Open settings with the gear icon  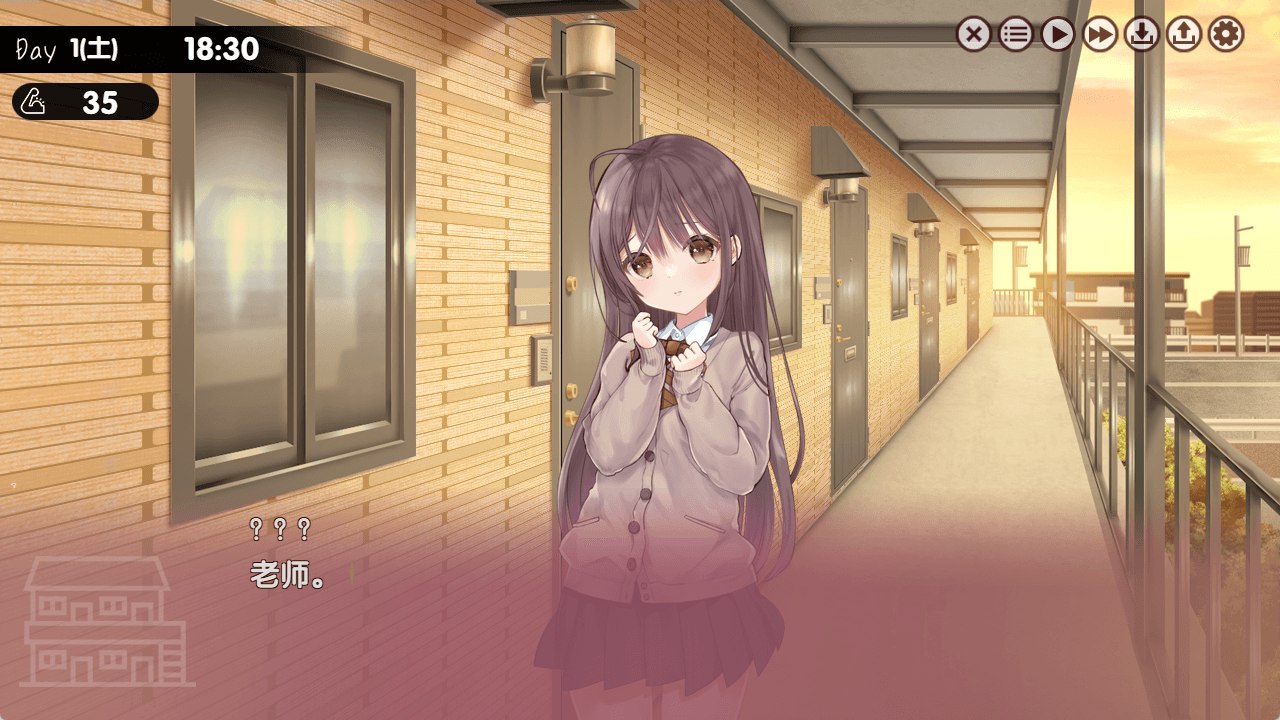pyautogui.click(x=1226, y=35)
